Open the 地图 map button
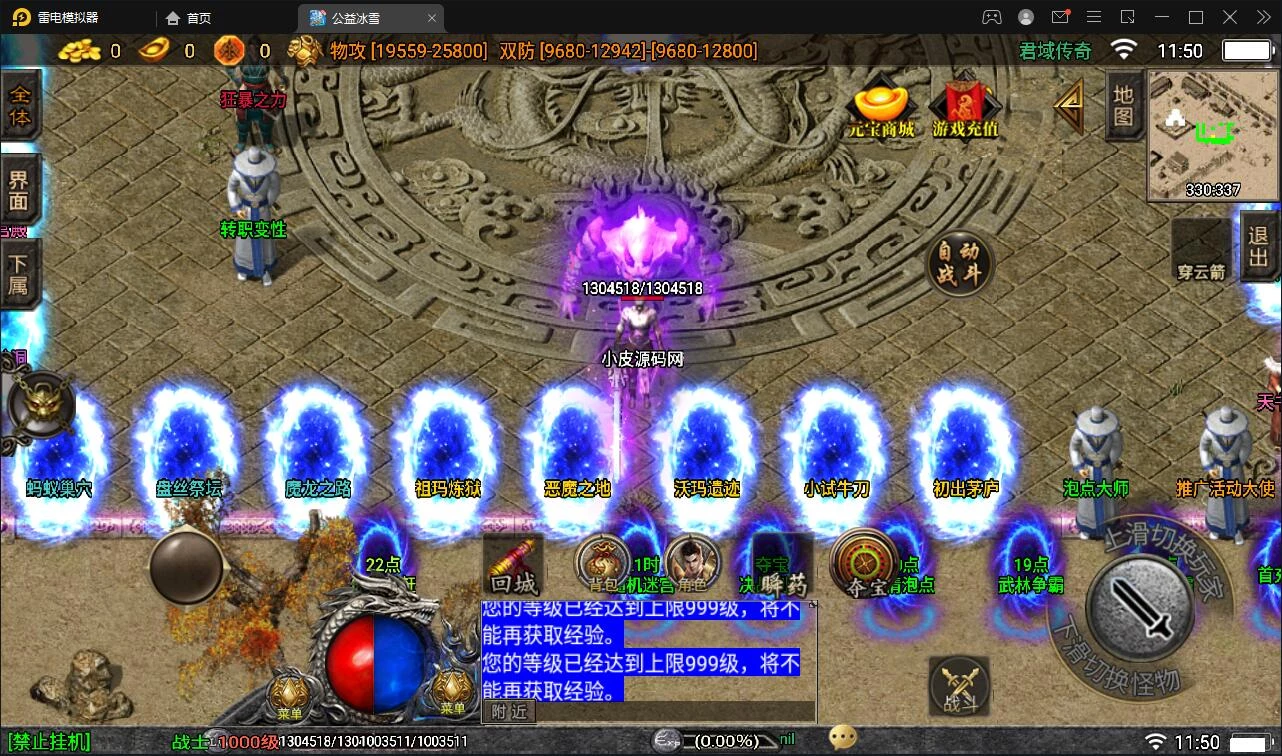Image resolution: width=1282 pixels, height=756 pixels. pyautogui.click(x=1124, y=105)
